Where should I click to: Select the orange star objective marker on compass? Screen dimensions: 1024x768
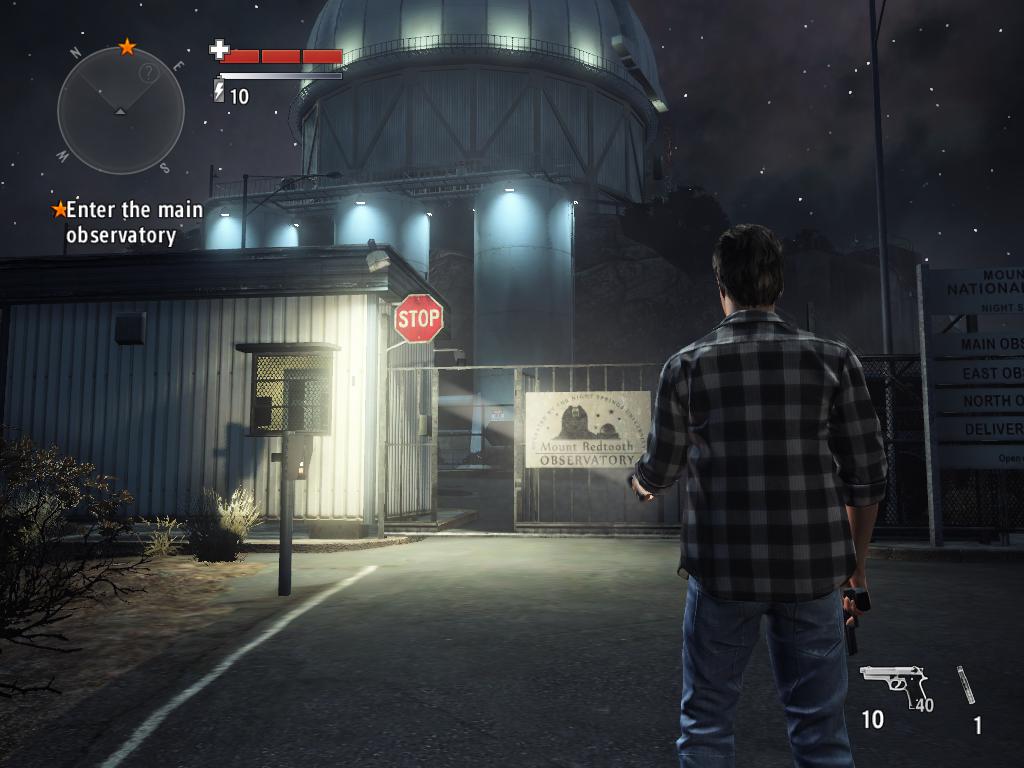[x=127, y=46]
